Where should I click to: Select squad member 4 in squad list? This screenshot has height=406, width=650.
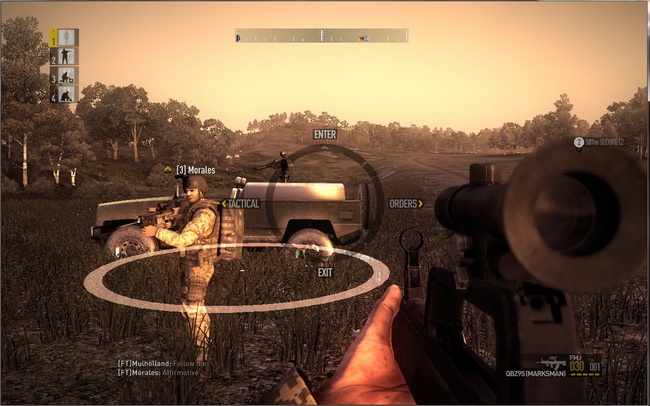click(x=65, y=95)
